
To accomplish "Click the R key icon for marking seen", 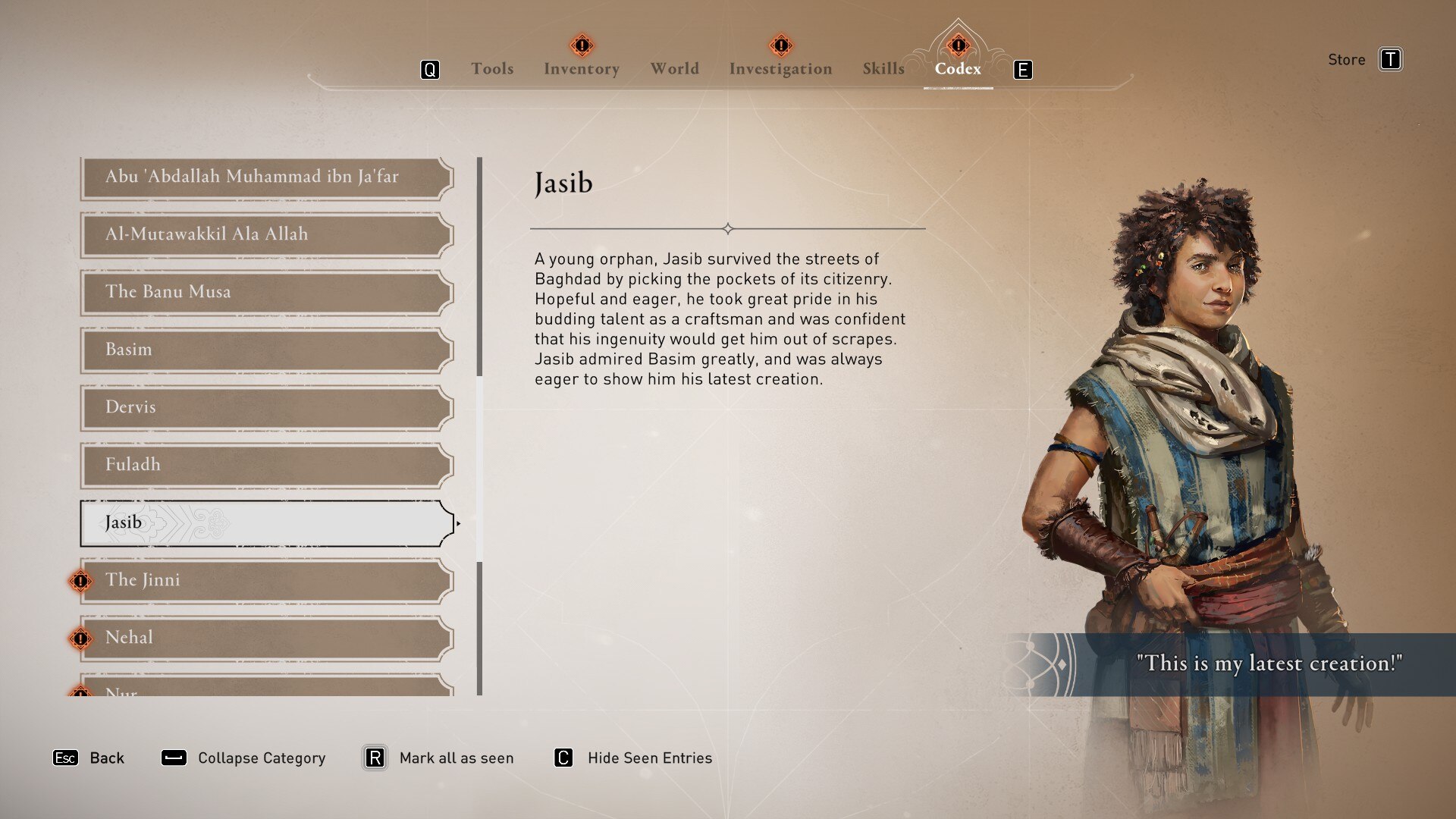I will [375, 758].
